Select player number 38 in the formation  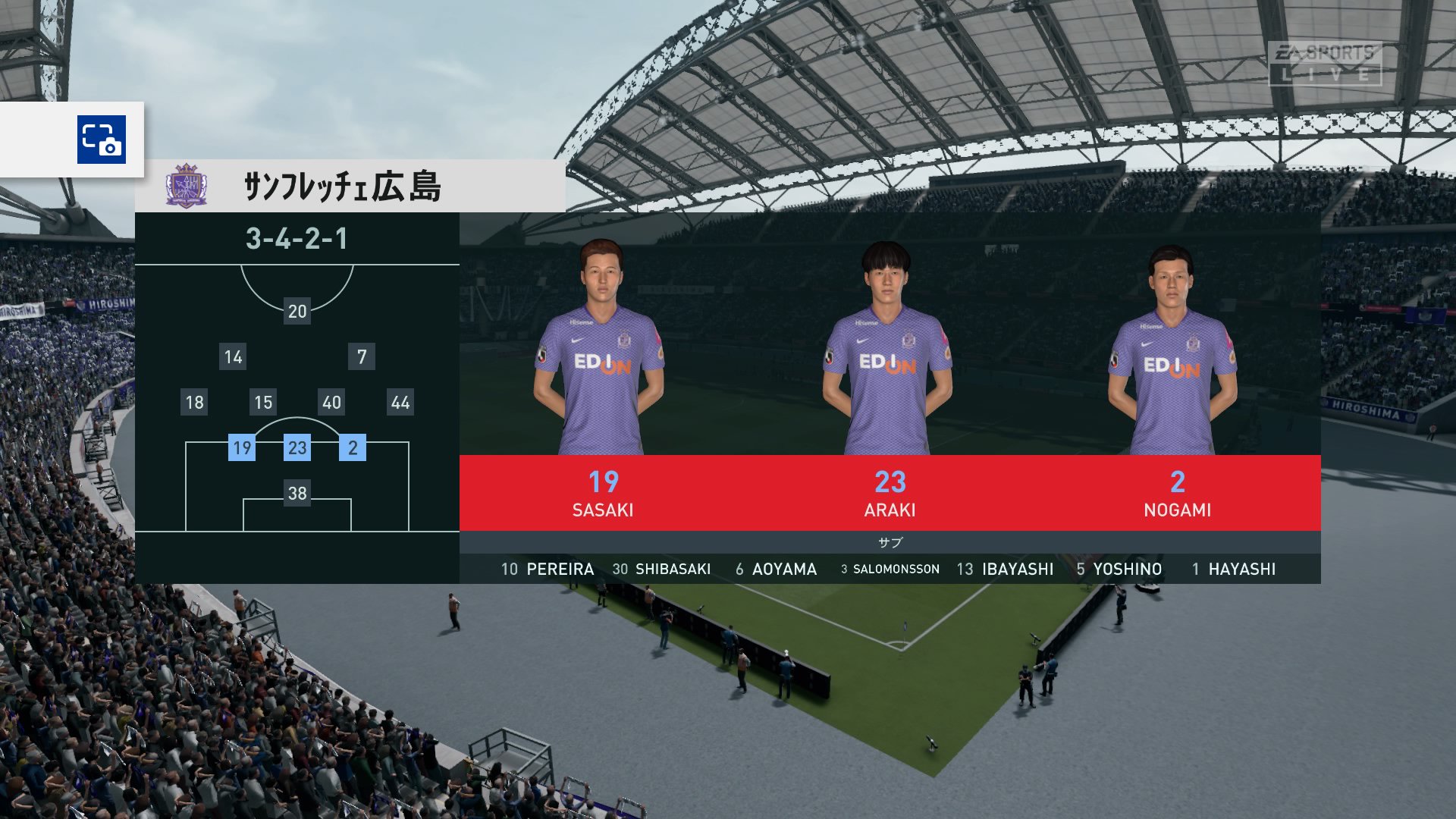coord(297,494)
